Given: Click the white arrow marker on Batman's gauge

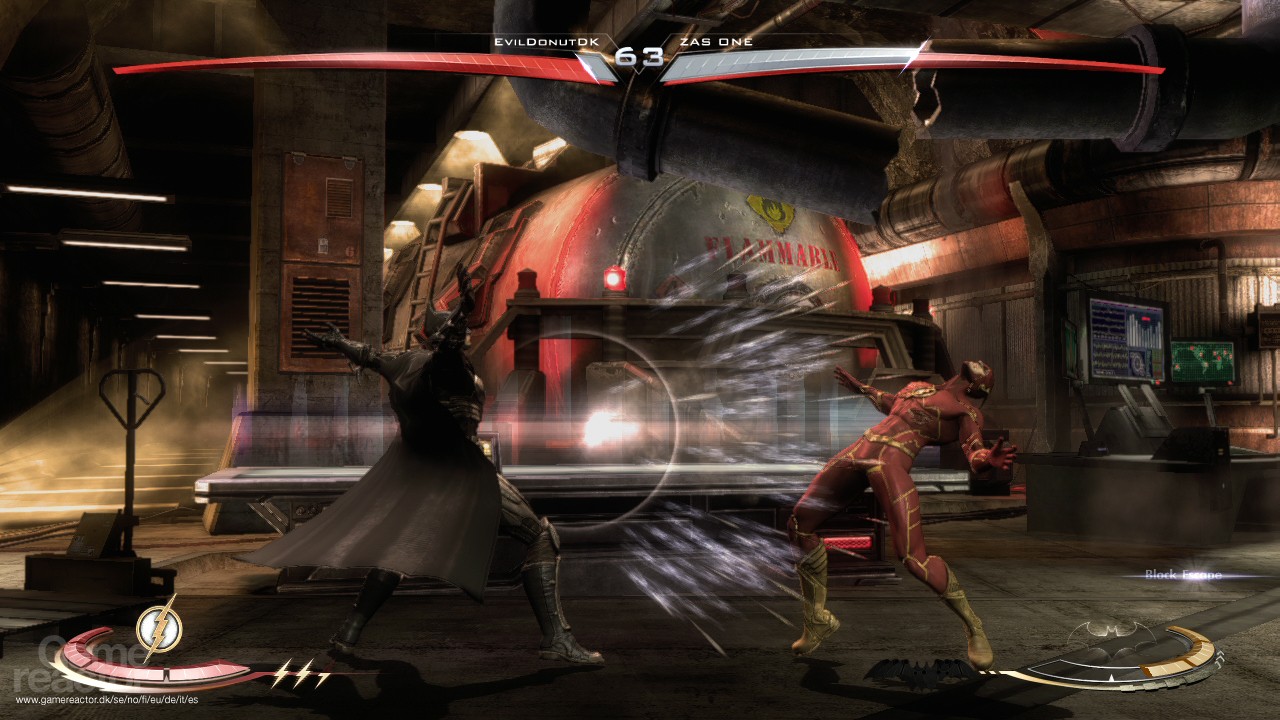Looking at the screenshot, I should (1110, 677).
